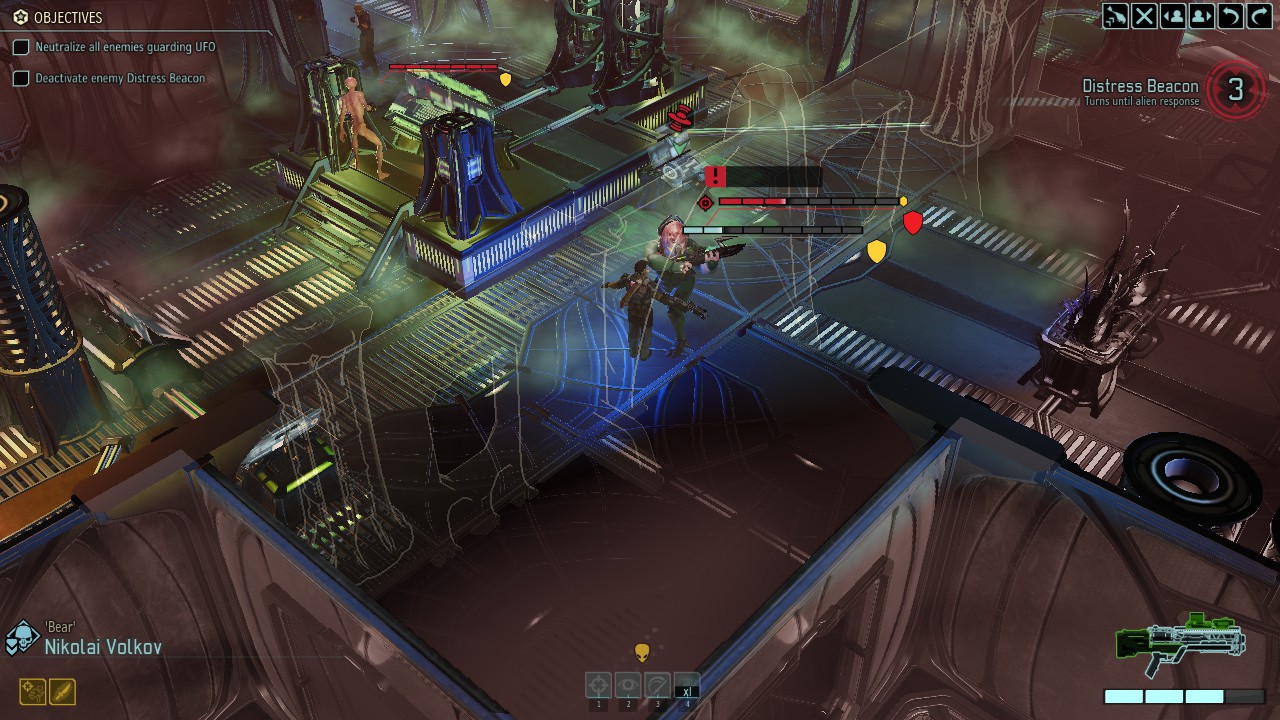The height and width of the screenshot is (720, 1280).
Task: Select next soldier button
Action: [1201, 15]
